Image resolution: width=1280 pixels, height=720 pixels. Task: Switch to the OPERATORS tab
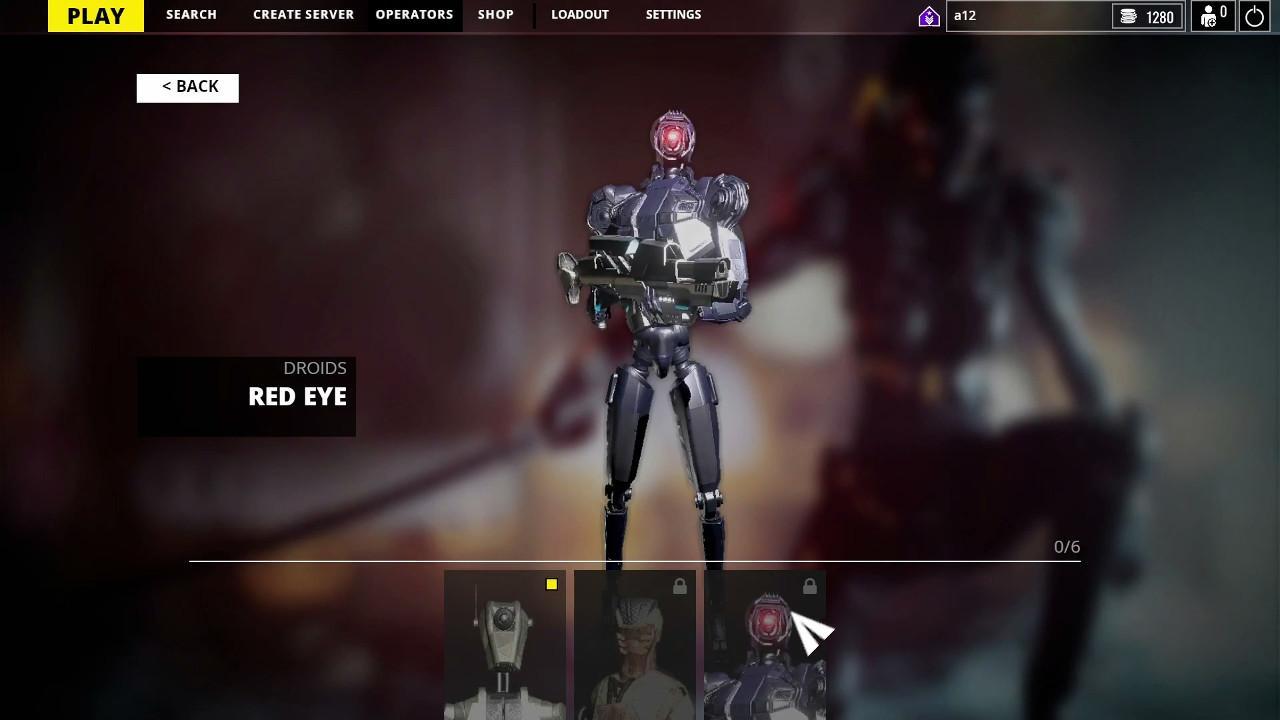point(414,15)
